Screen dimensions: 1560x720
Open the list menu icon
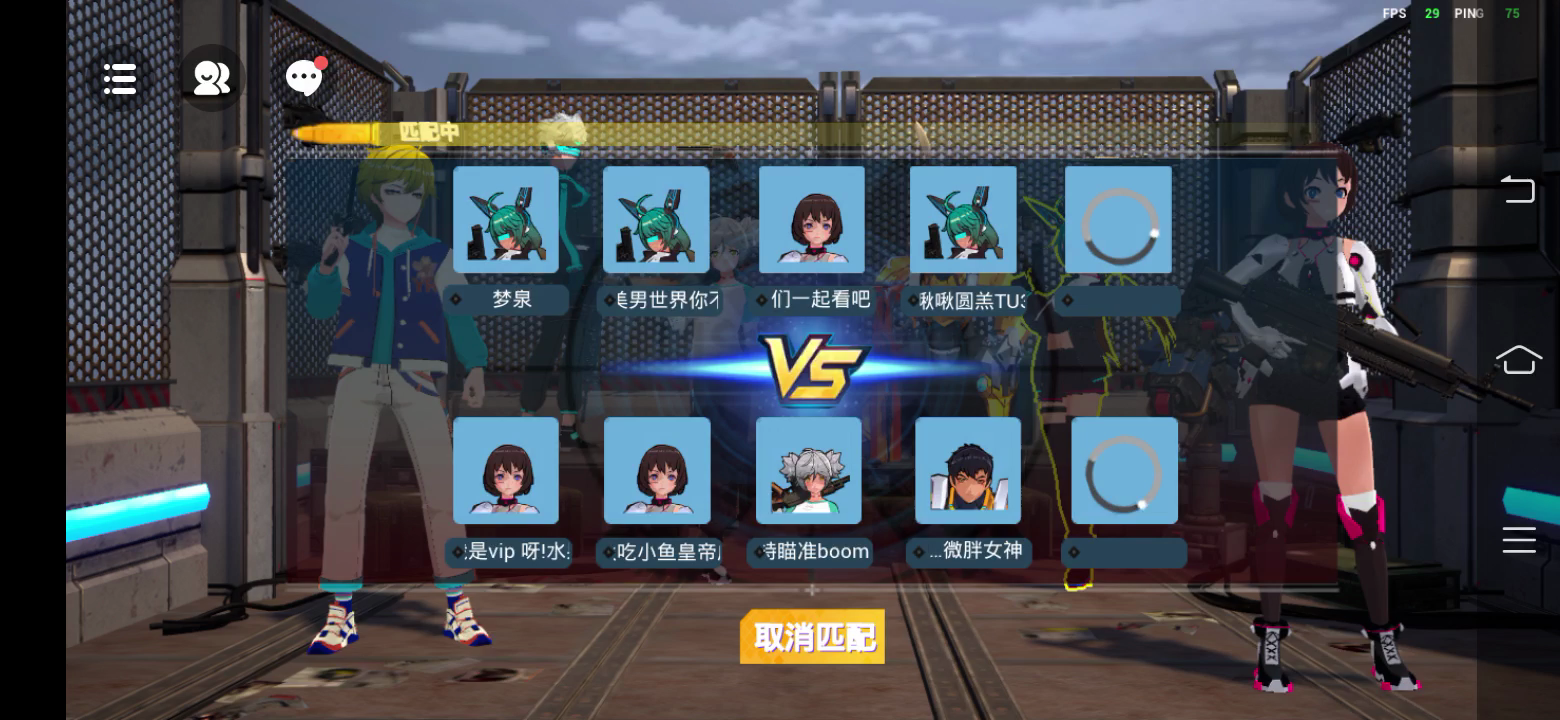coord(120,79)
